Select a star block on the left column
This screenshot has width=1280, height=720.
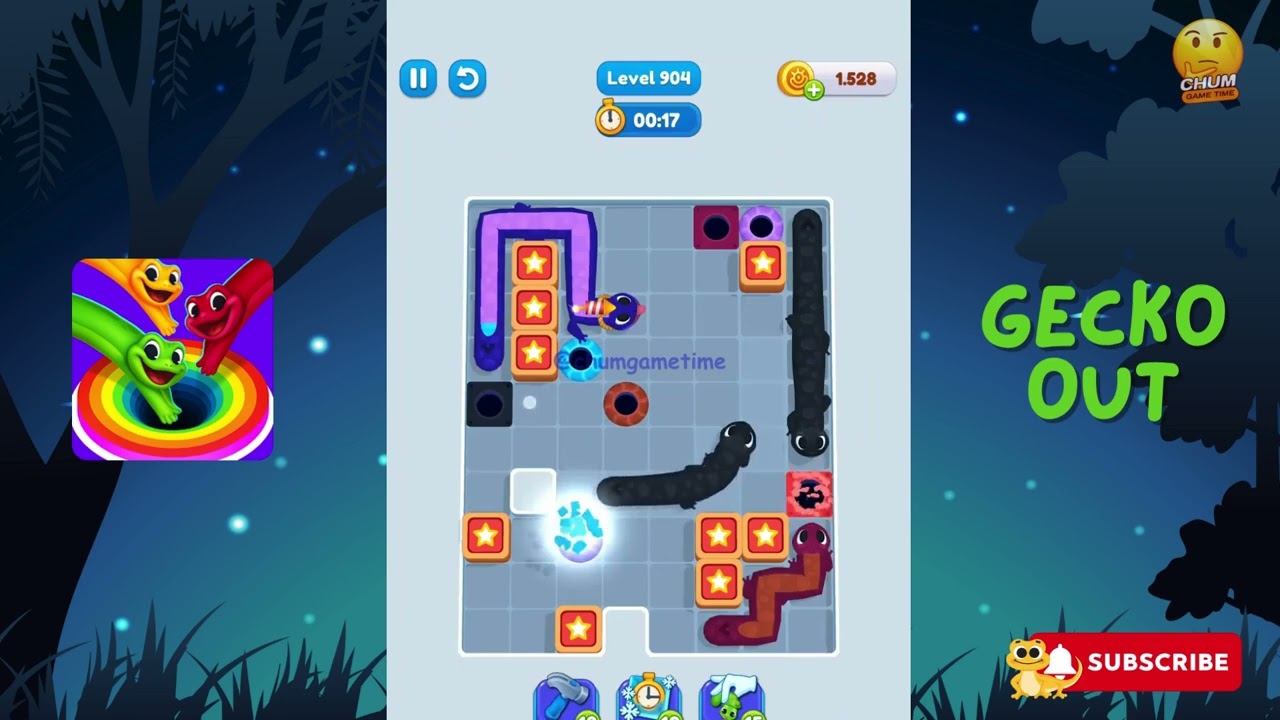click(x=534, y=309)
